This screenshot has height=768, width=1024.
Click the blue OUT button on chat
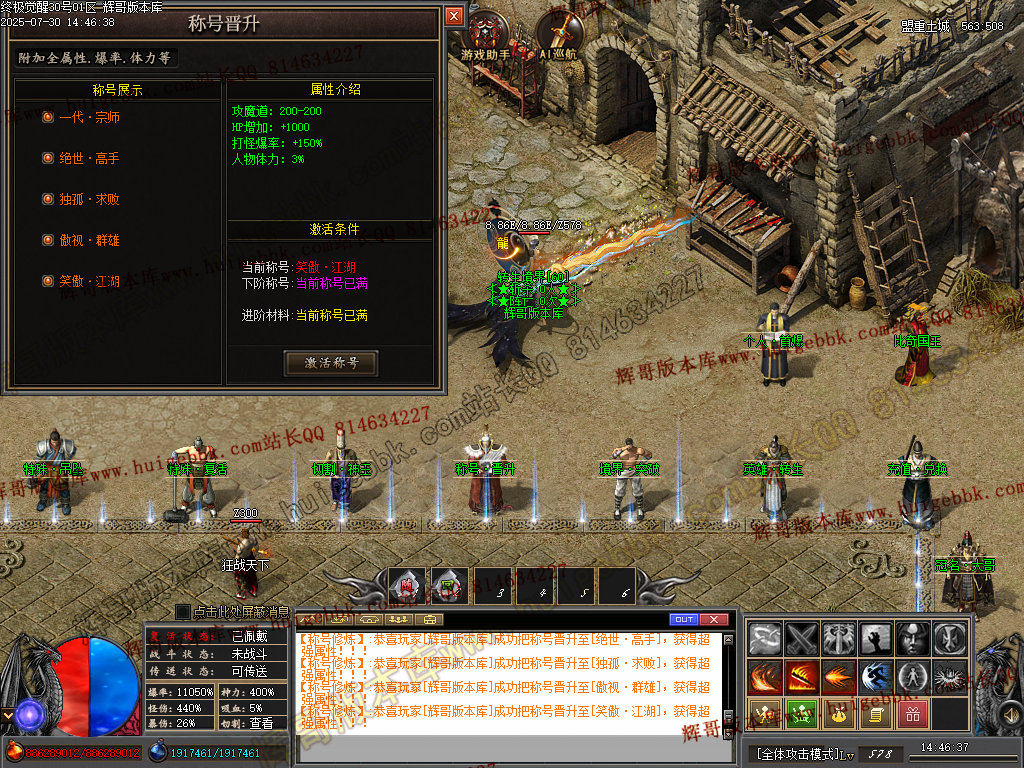tap(684, 620)
